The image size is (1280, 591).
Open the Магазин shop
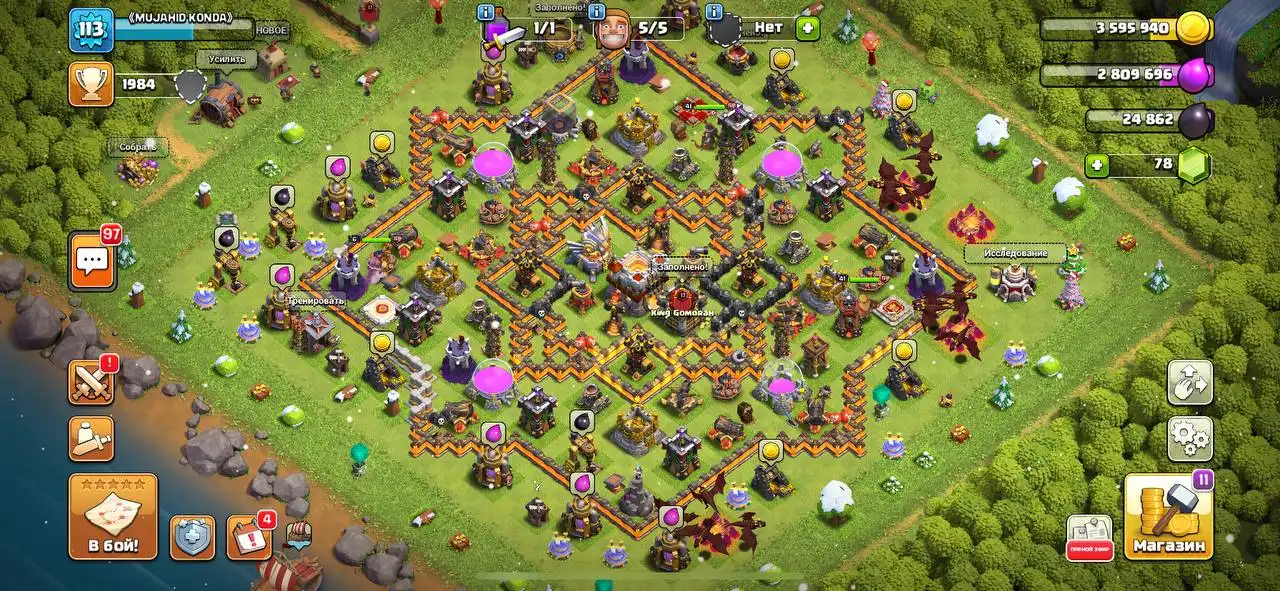[1168, 517]
